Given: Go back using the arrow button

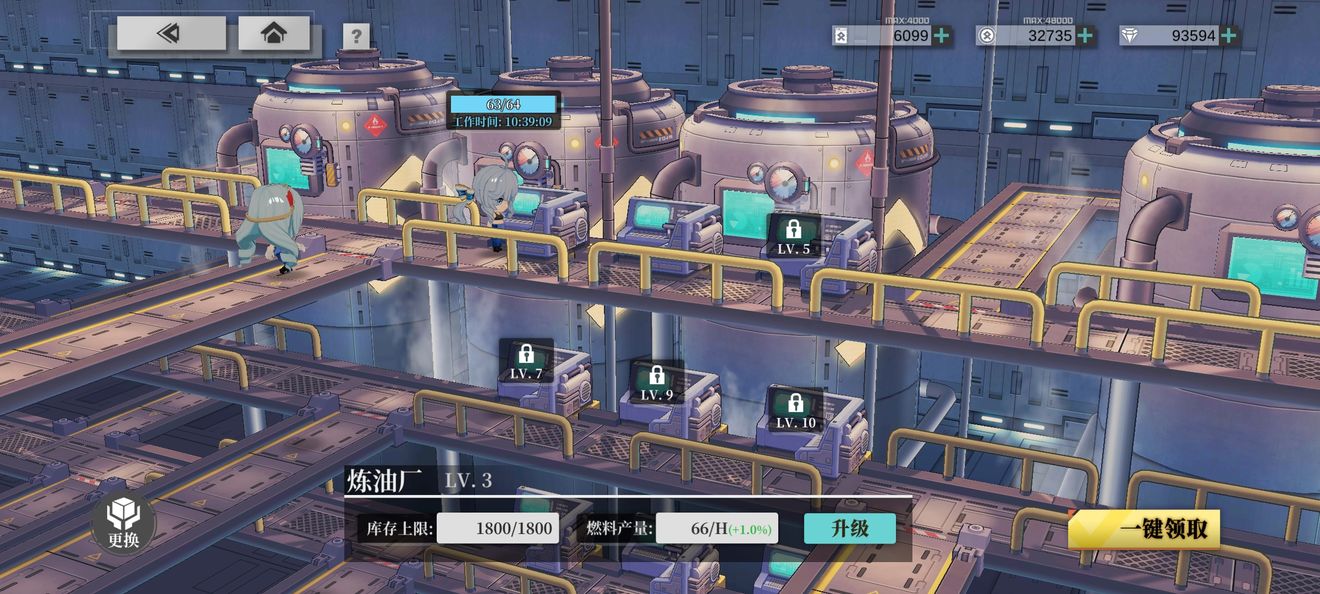Looking at the screenshot, I should (171, 33).
